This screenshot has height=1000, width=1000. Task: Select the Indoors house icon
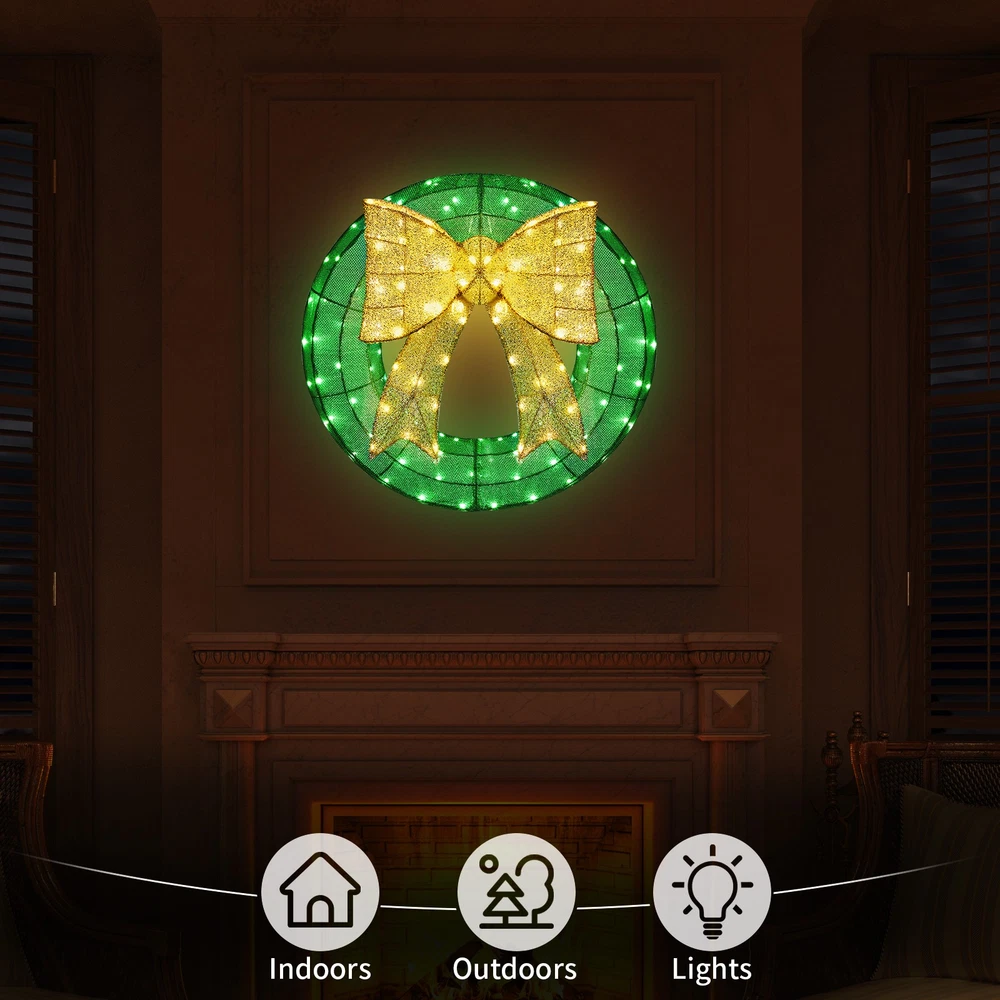tap(320, 892)
